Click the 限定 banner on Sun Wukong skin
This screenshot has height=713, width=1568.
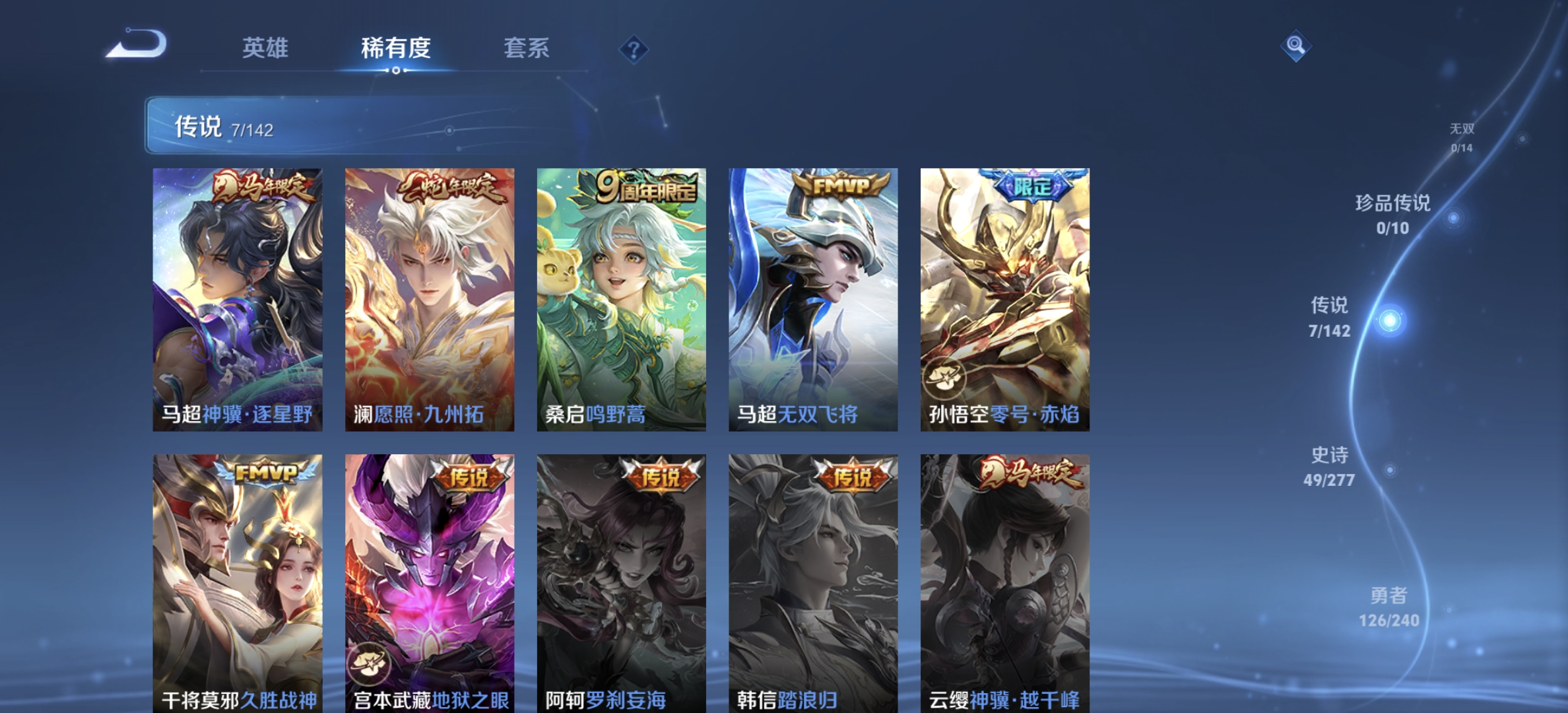point(1031,187)
